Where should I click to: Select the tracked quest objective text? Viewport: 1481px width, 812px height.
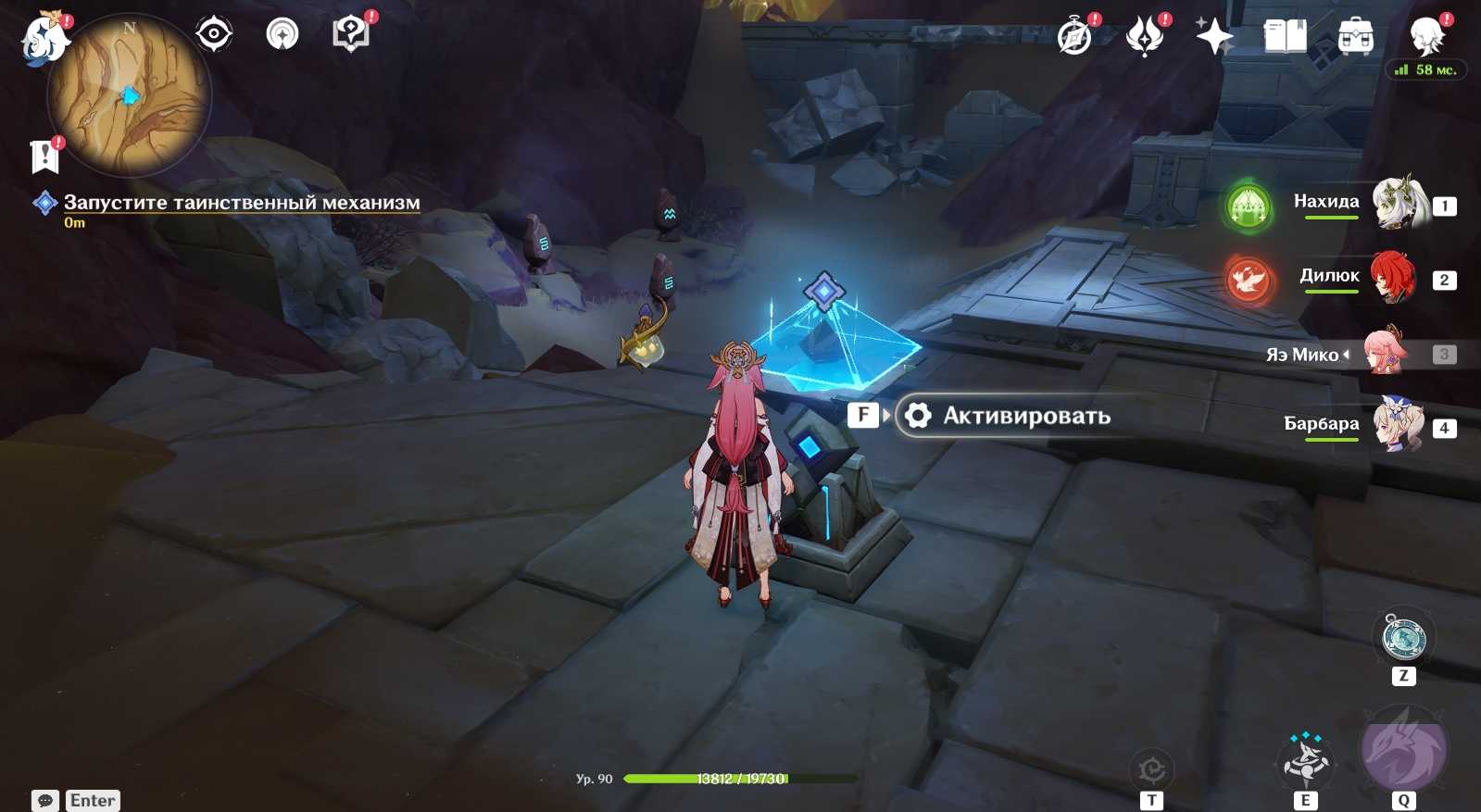tap(241, 203)
